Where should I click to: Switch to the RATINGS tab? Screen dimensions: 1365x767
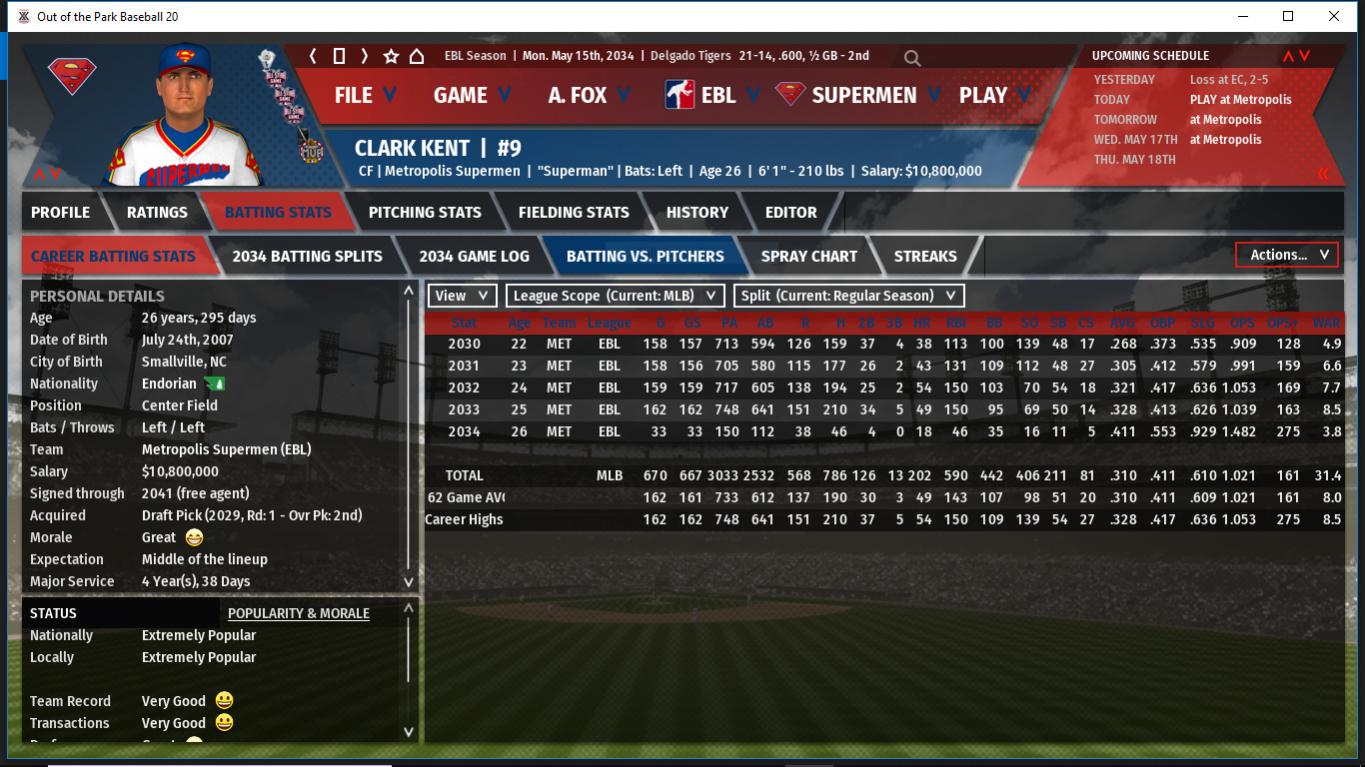pyautogui.click(x=157, y=212)
